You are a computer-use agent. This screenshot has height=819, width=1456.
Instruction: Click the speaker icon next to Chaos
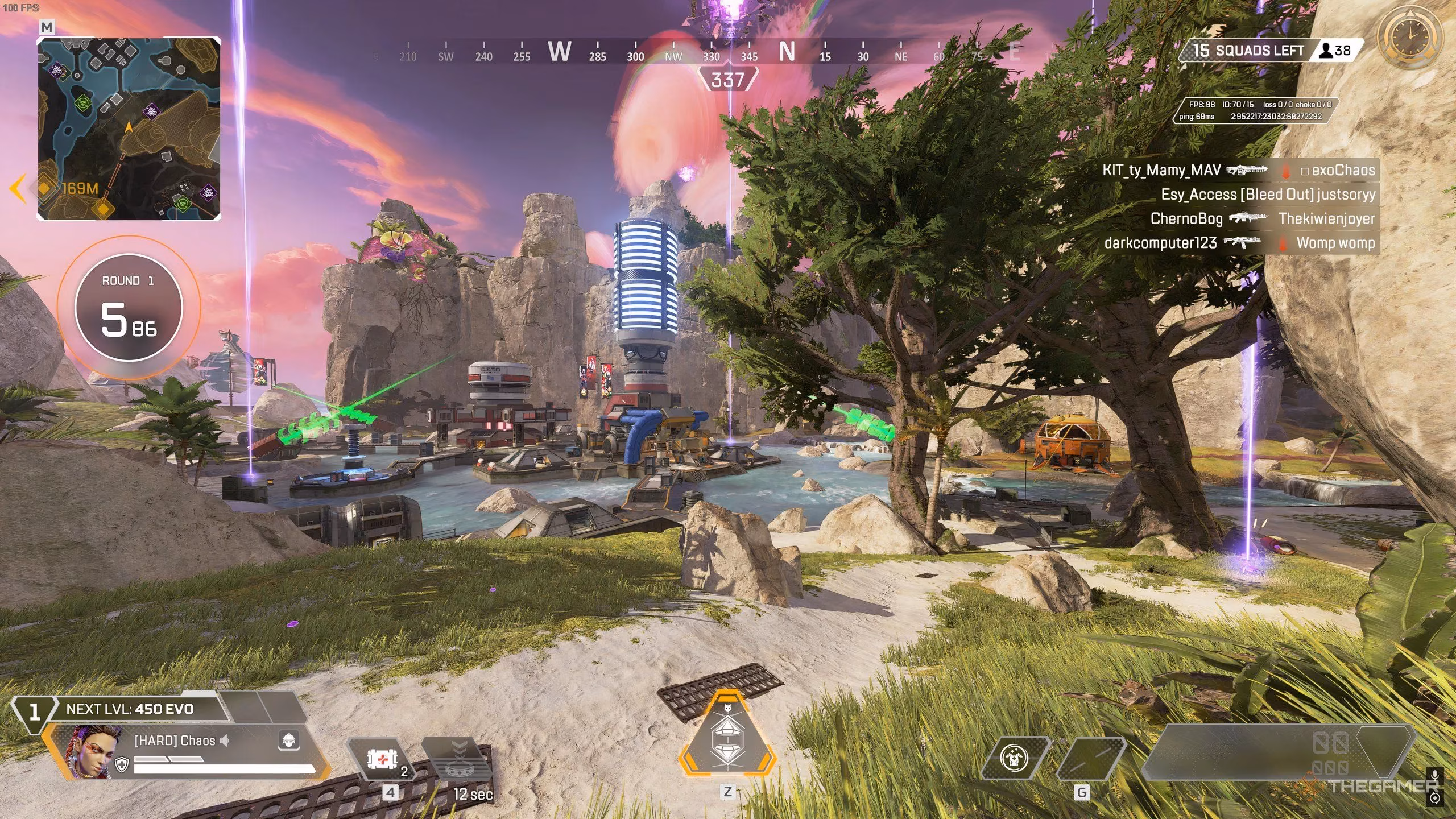click(225, 741)
